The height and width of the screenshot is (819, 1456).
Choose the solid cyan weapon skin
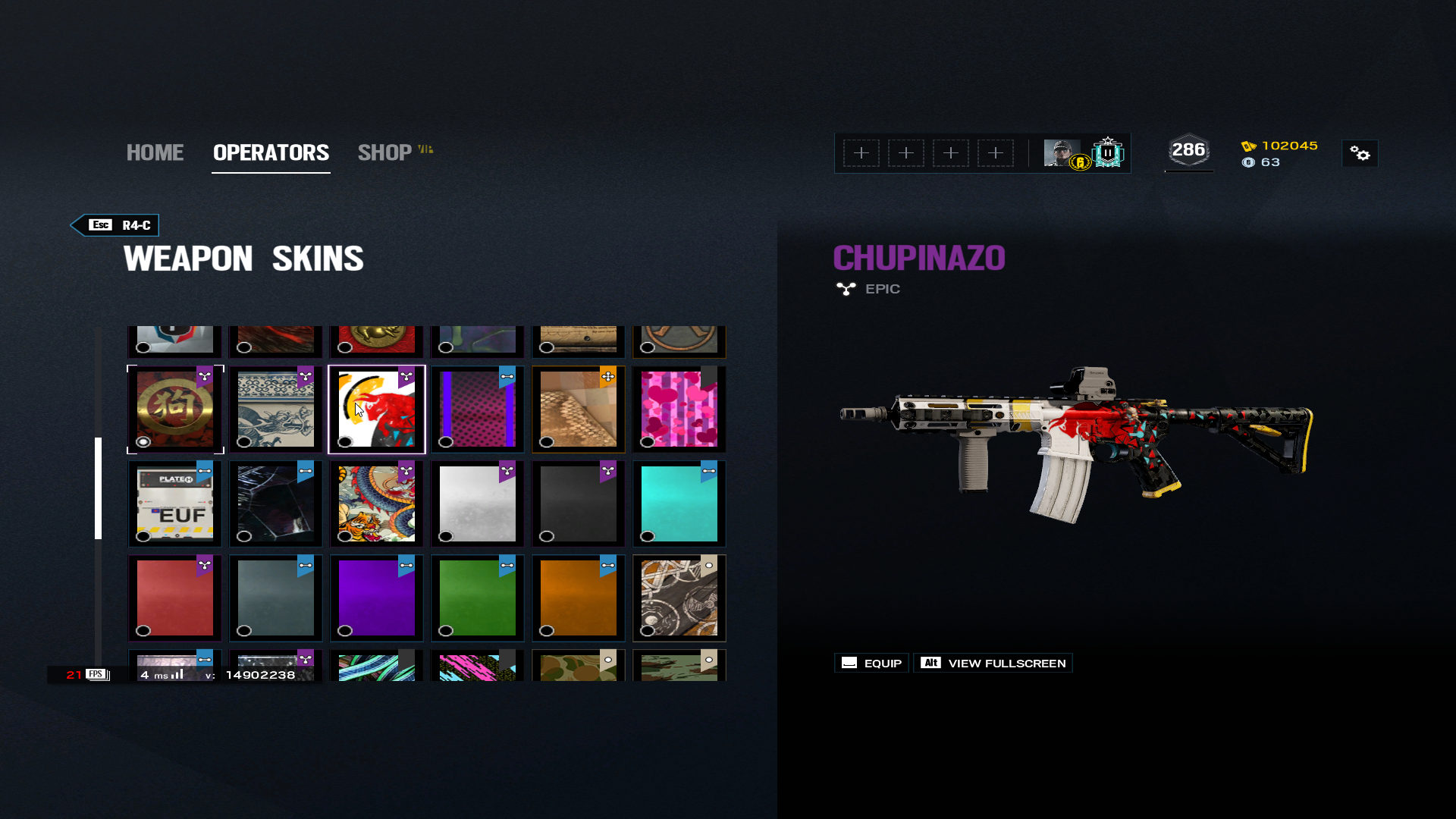[x=679, y=504]
